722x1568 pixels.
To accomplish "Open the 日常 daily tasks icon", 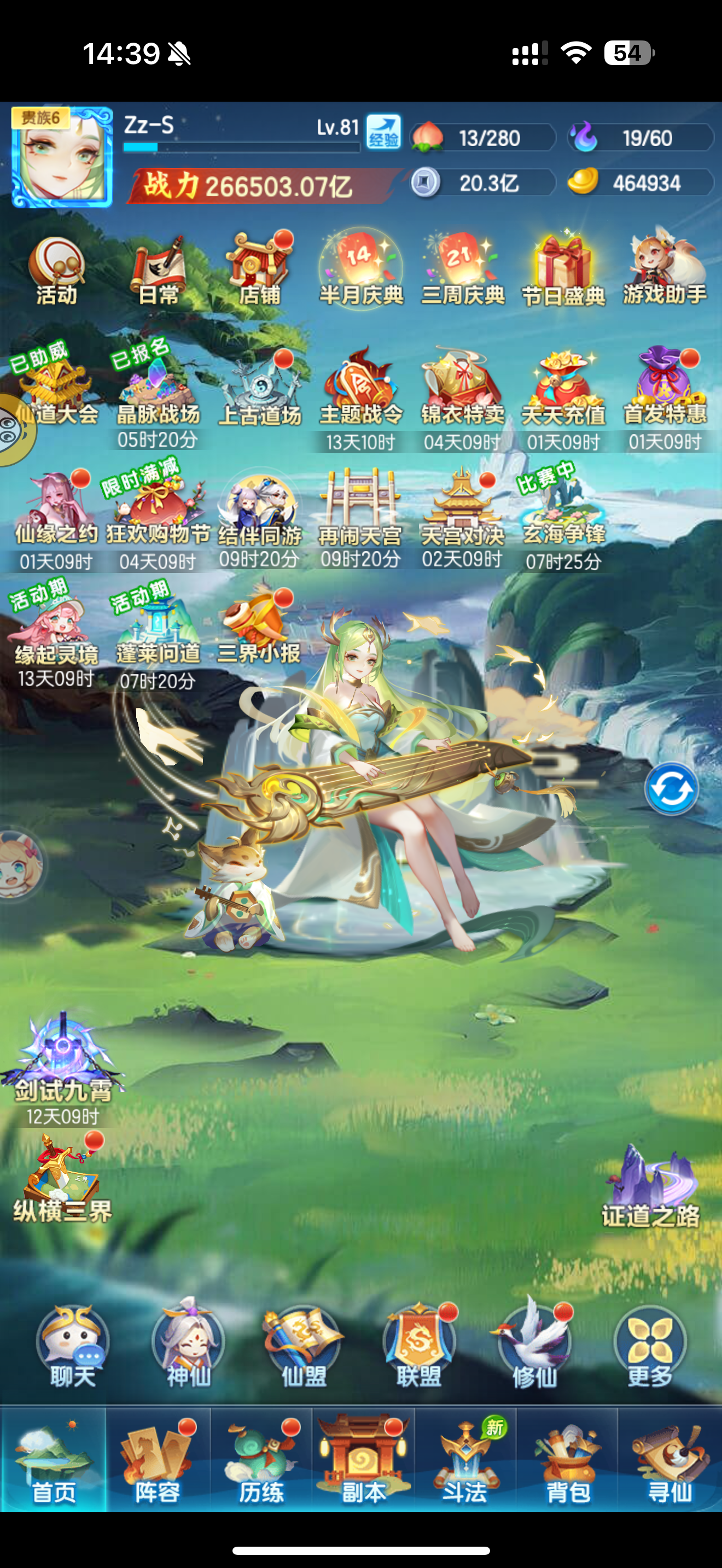I will click(x=158, y=267).
